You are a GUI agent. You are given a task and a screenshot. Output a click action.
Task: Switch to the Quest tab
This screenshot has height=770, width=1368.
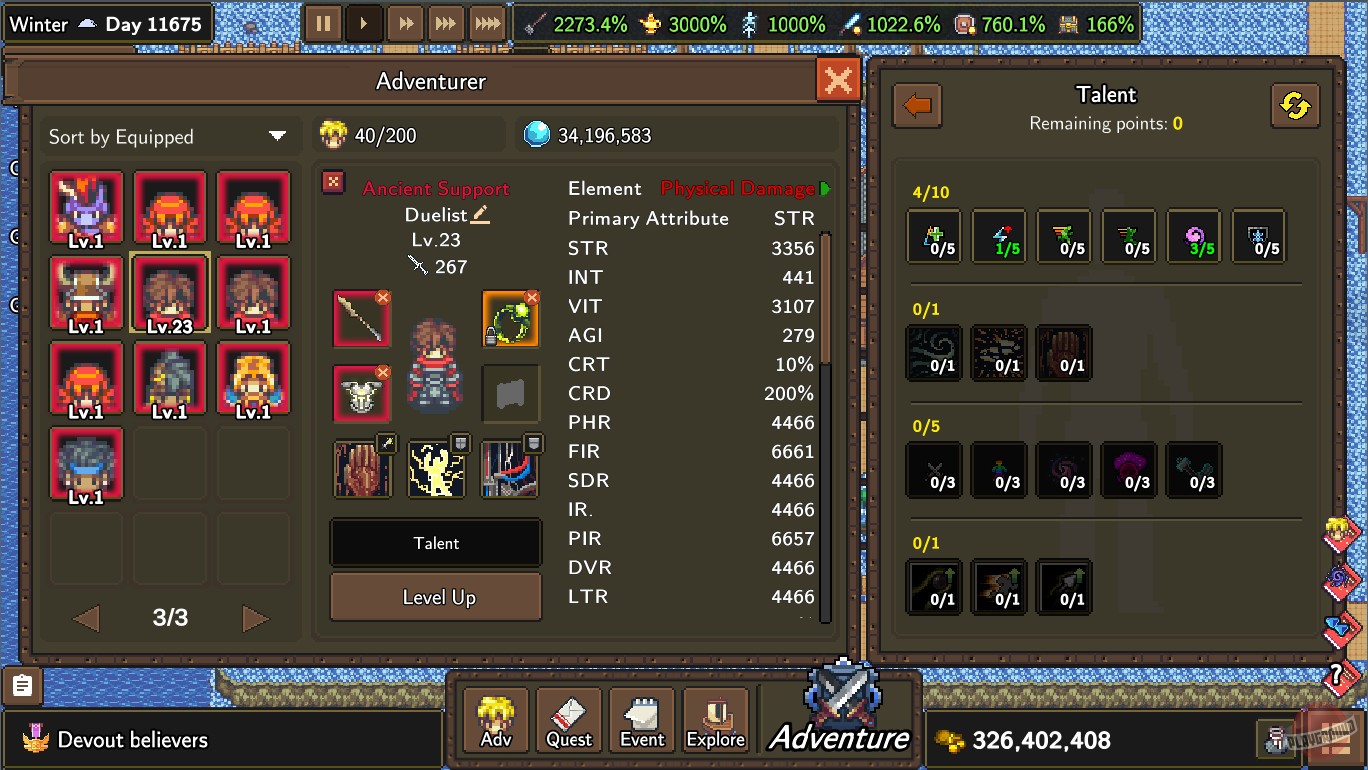(x=568, y=719)
